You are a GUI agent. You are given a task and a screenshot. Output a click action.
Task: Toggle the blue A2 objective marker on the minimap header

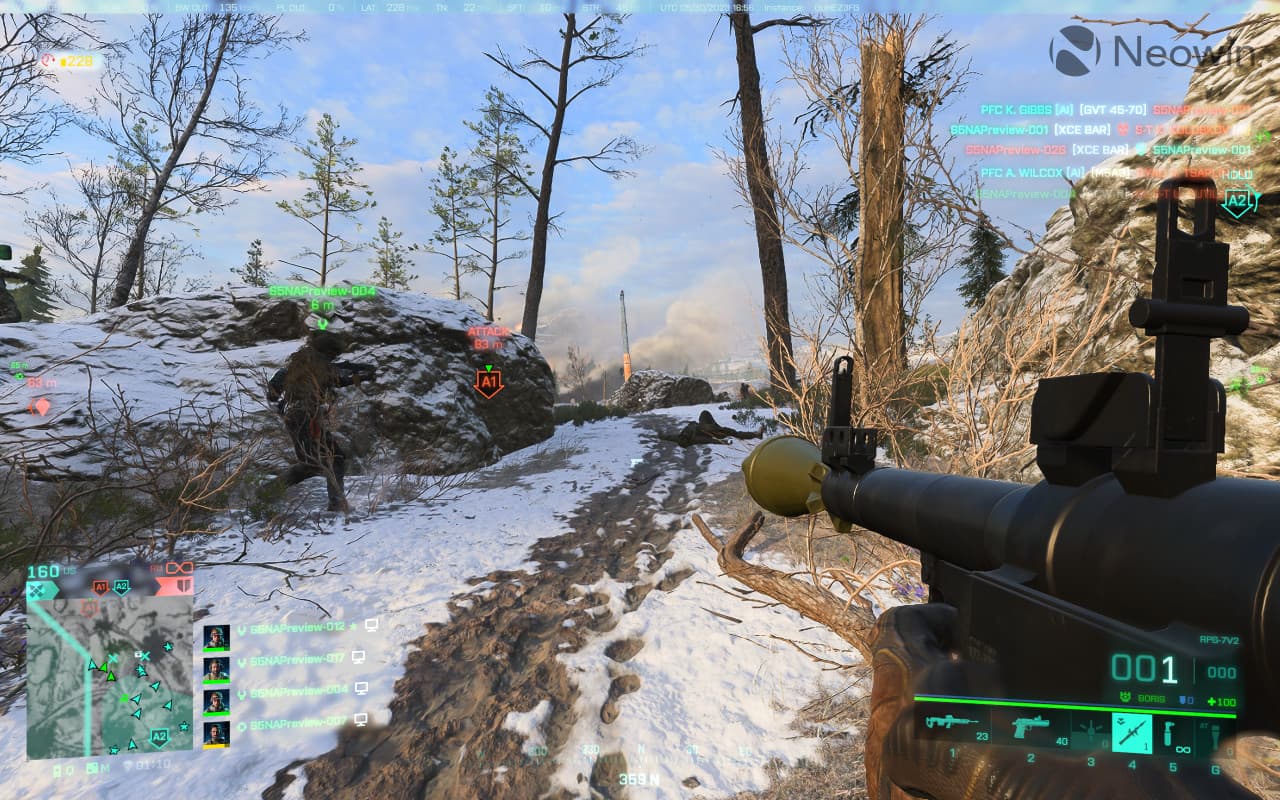(x=121, y=586)
